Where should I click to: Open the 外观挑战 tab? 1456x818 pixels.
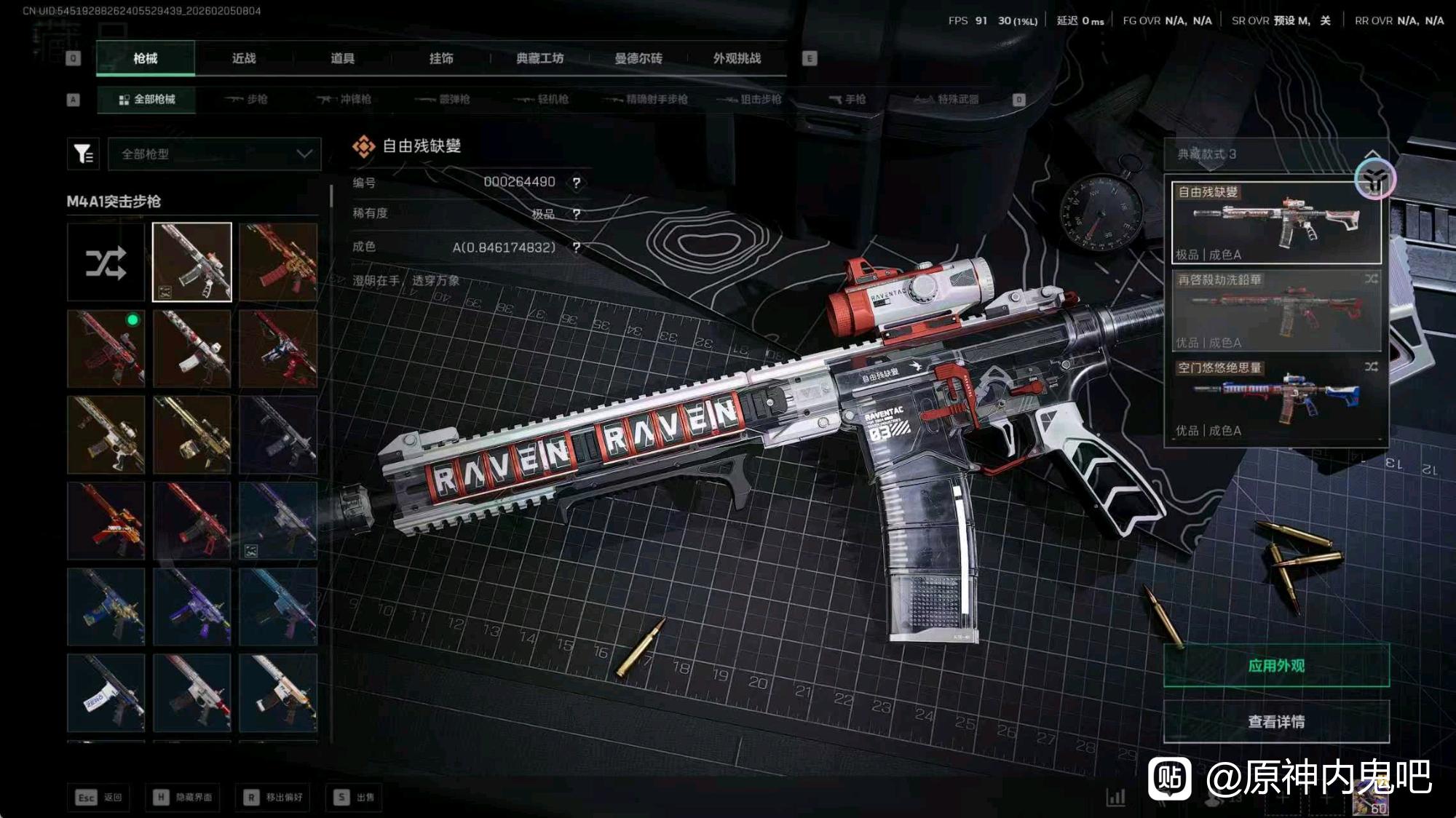pyautogui.click(x=737, y=58)
